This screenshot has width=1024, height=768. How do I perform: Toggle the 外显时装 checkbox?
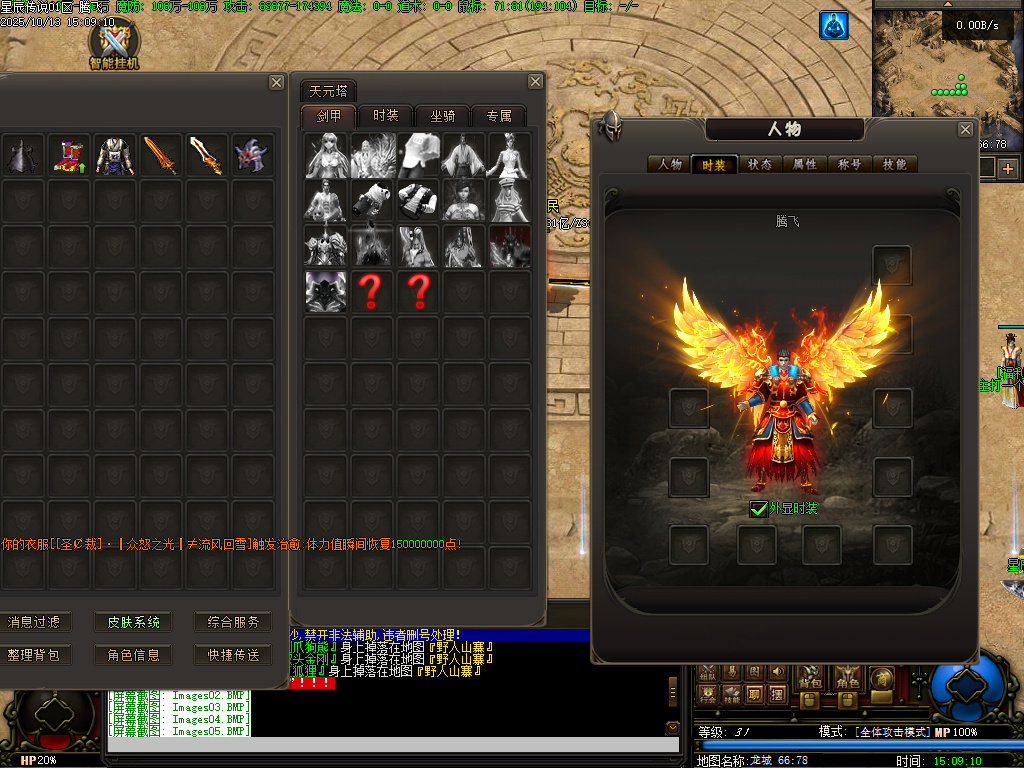pyautogui.click(x=759, y=509)
